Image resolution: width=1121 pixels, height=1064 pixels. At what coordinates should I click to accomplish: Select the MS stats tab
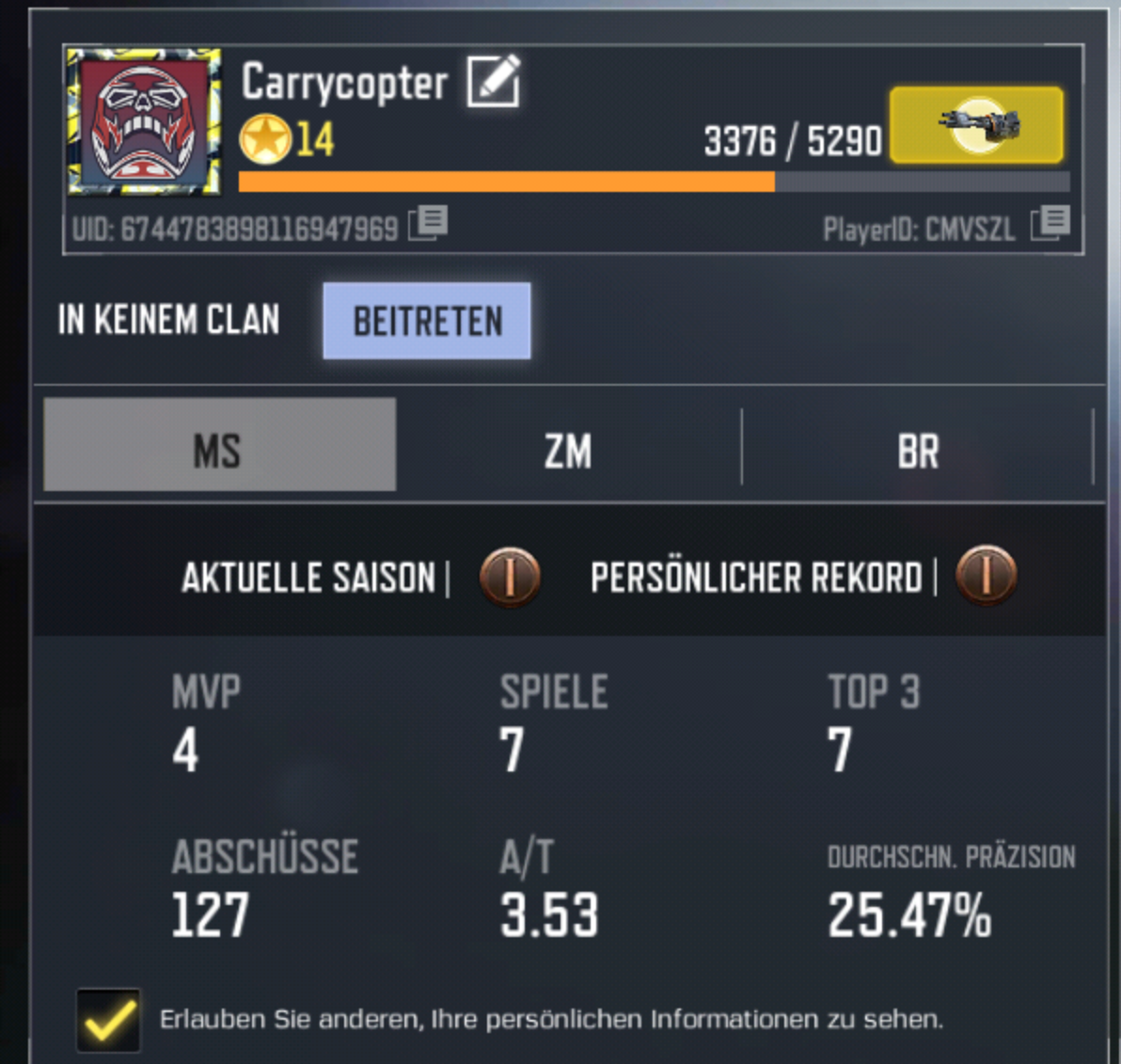pyautogui.click(x=219, y=448)
